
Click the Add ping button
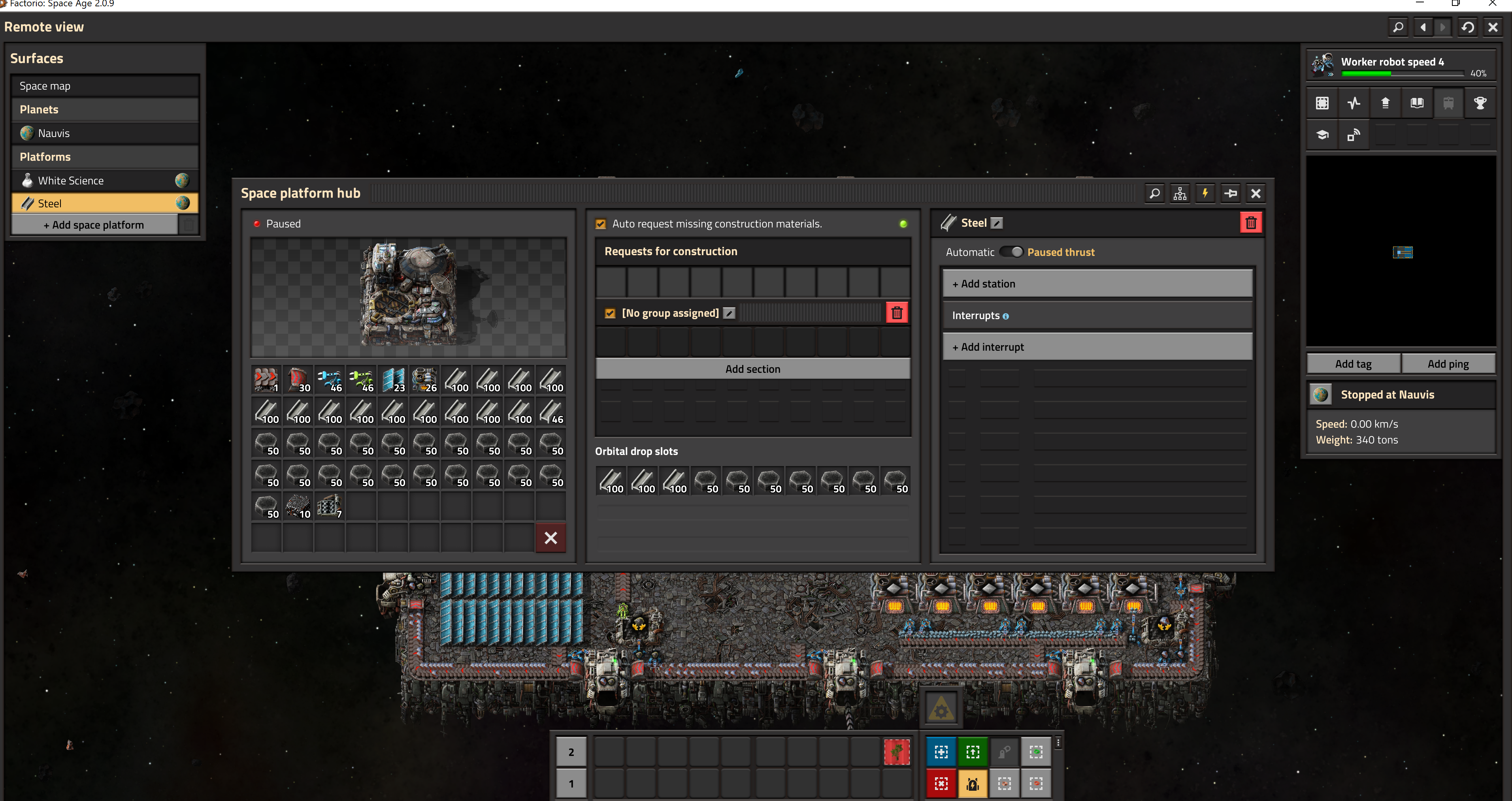(1448, 364)
